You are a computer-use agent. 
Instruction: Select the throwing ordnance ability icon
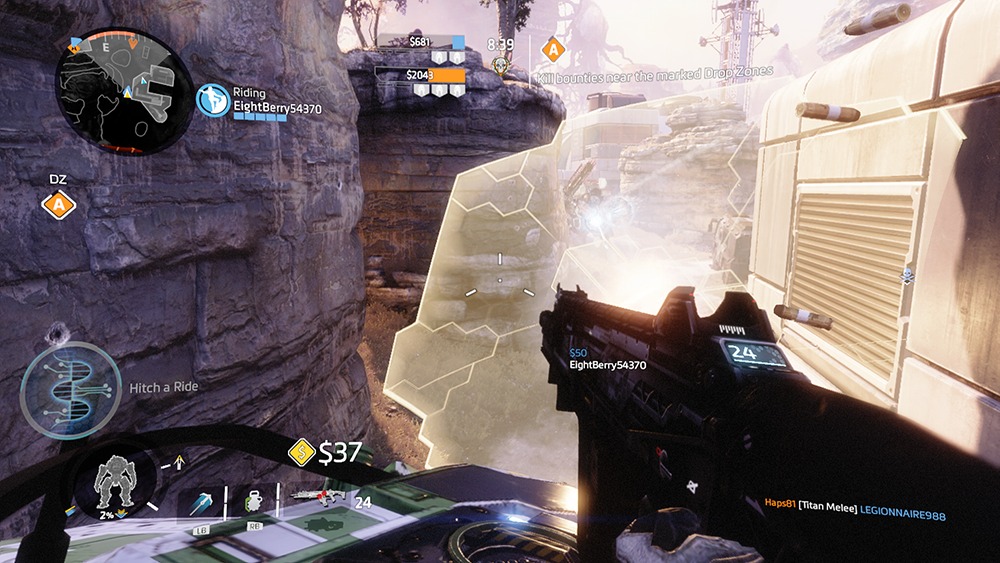coord(201,502)
